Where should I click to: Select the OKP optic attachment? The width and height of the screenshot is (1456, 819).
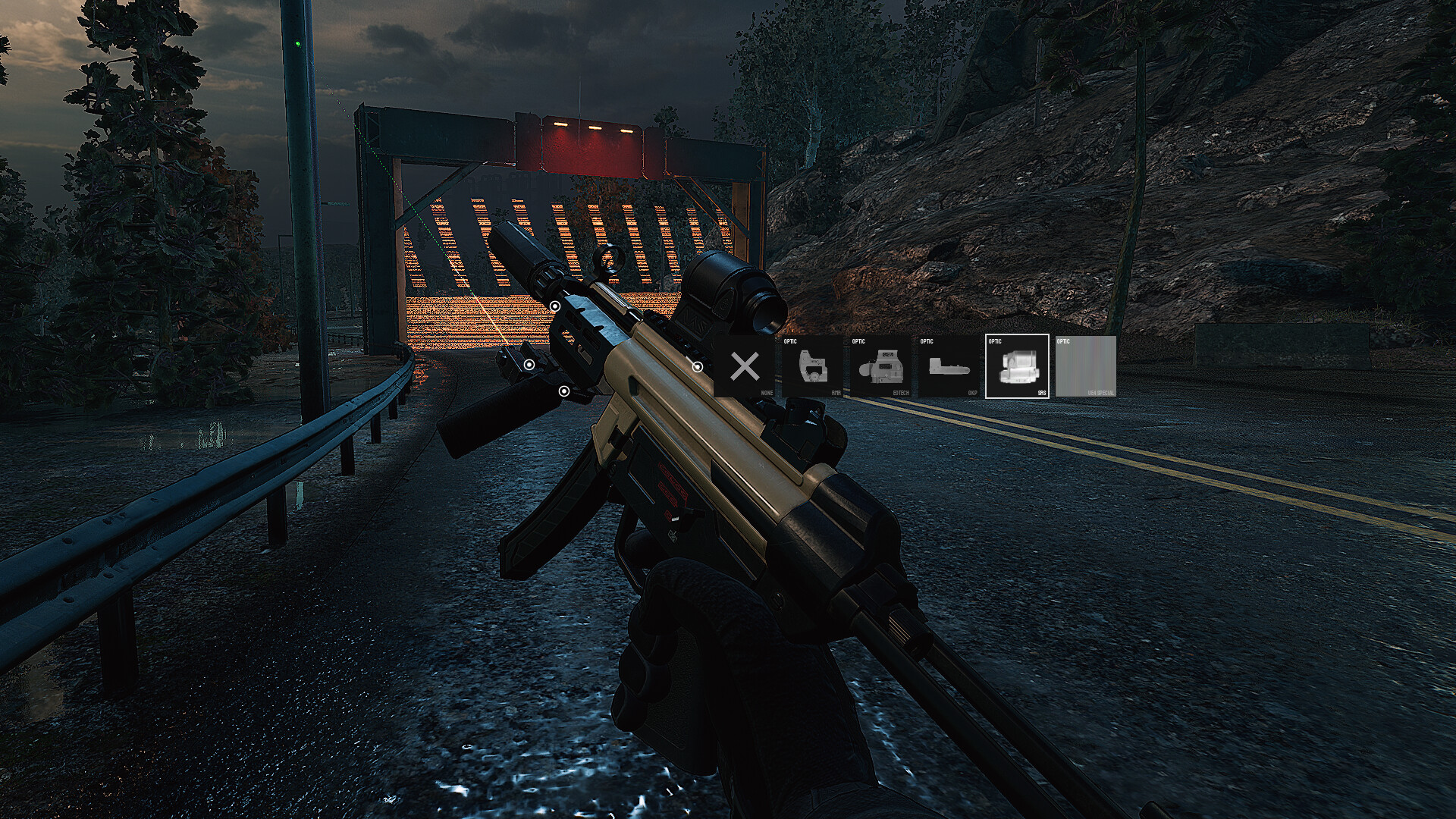951,368
